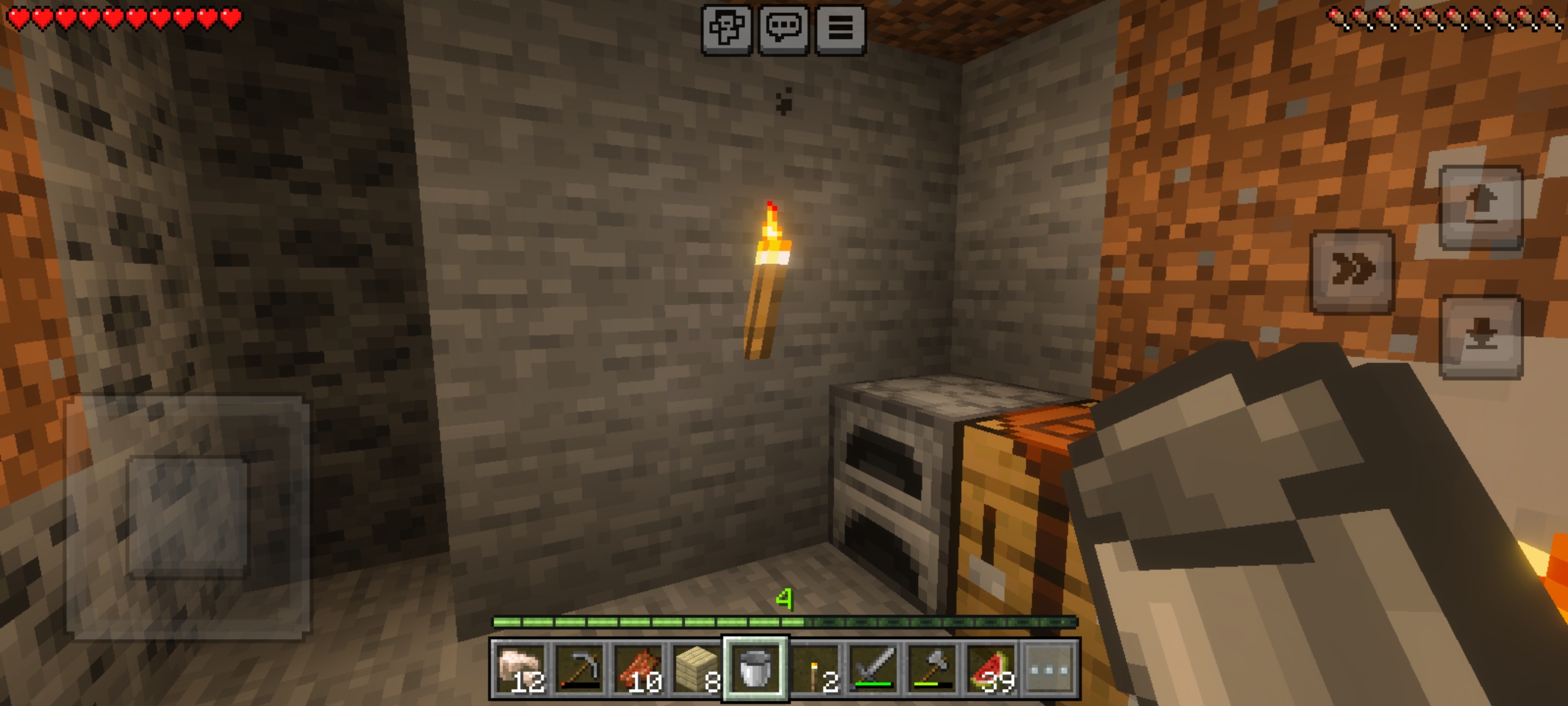
Task: Tap the bucket slot in the hotbar
Action: point(755,669)
